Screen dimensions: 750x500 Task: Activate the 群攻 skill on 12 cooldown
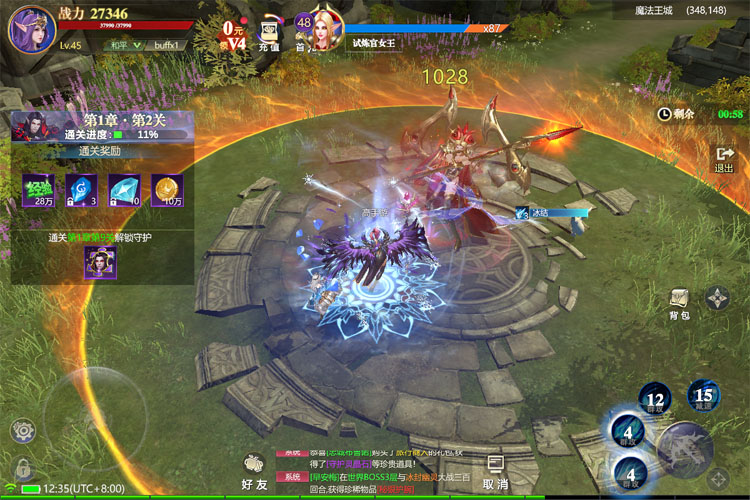click(656, 398)
